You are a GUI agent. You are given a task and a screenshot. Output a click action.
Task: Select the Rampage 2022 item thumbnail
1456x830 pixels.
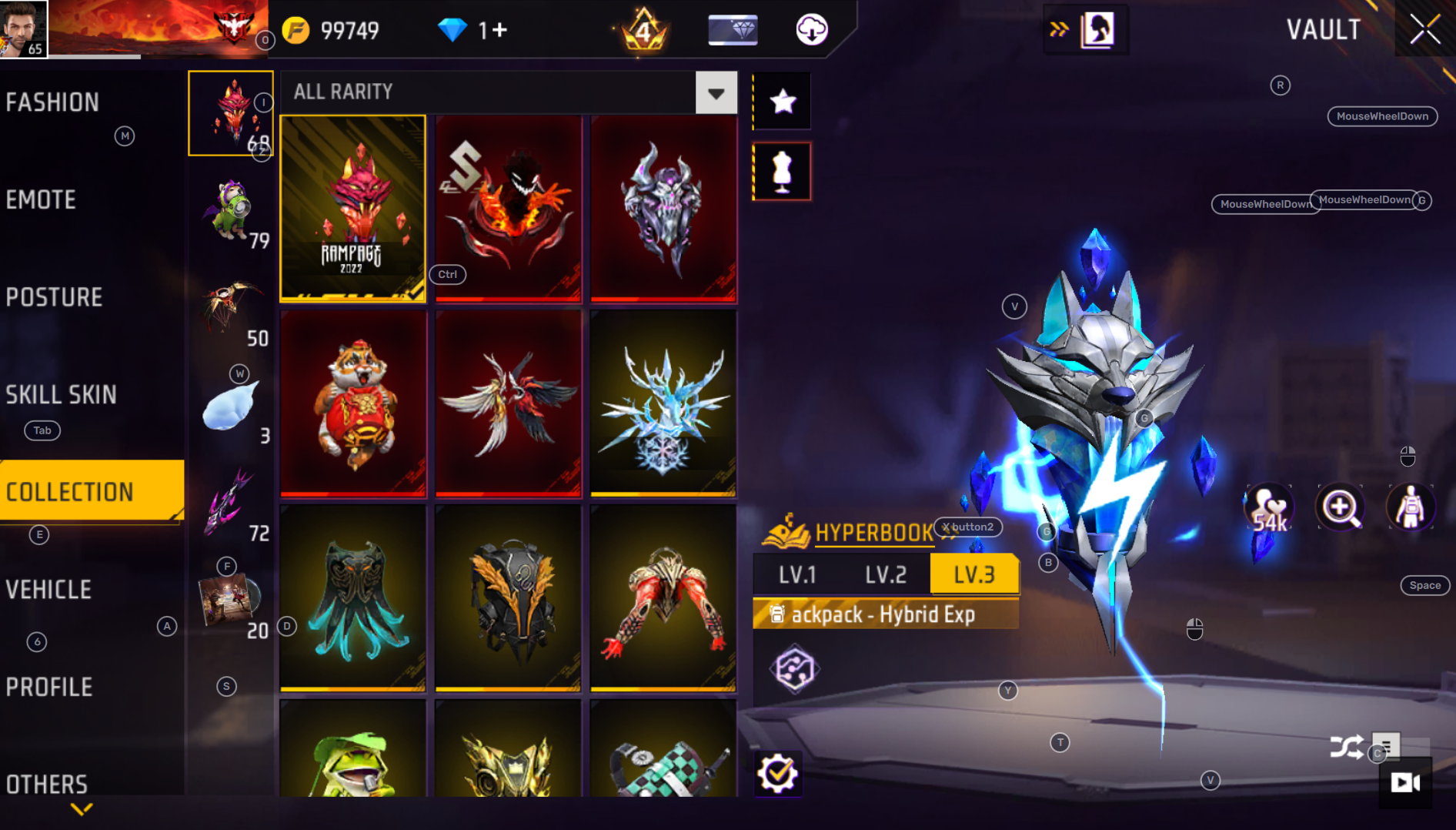coord(352,208)
